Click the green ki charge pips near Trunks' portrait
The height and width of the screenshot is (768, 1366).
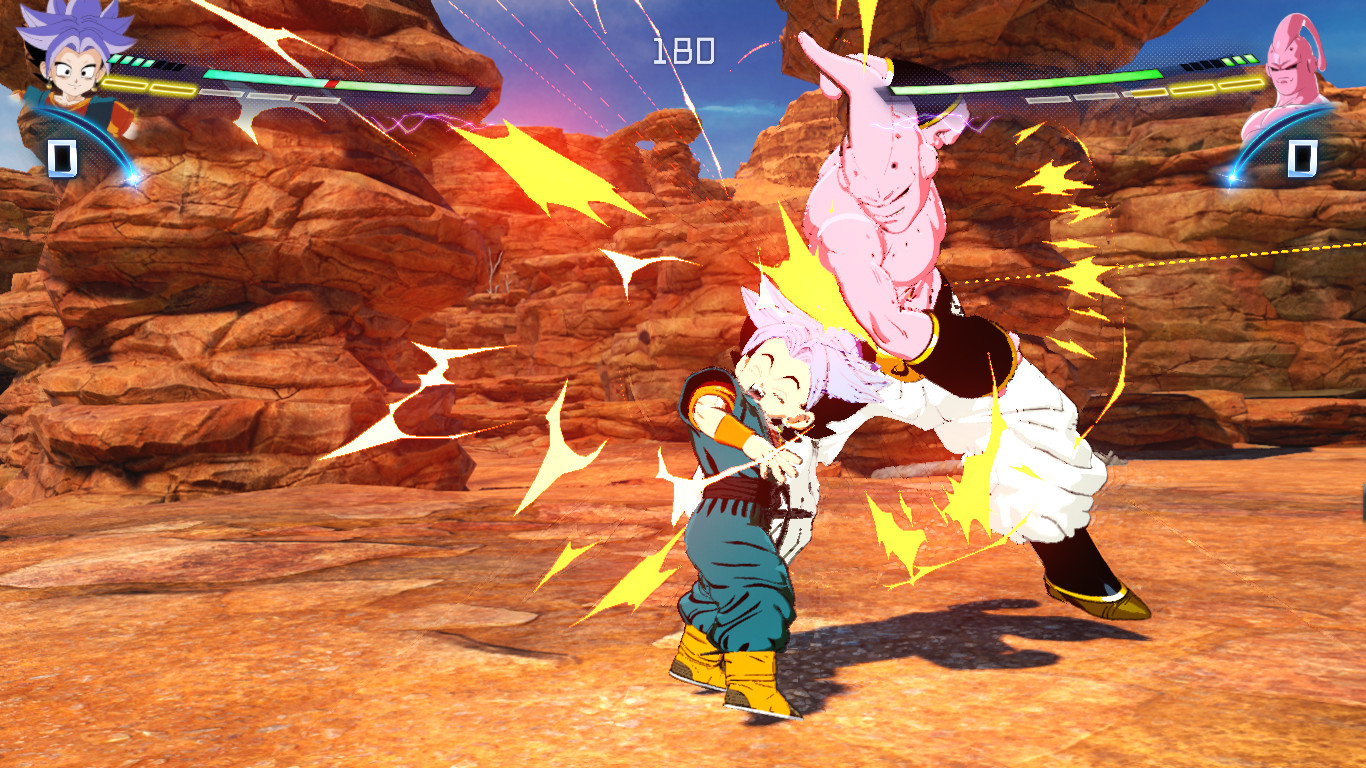[x=132, y=60]
